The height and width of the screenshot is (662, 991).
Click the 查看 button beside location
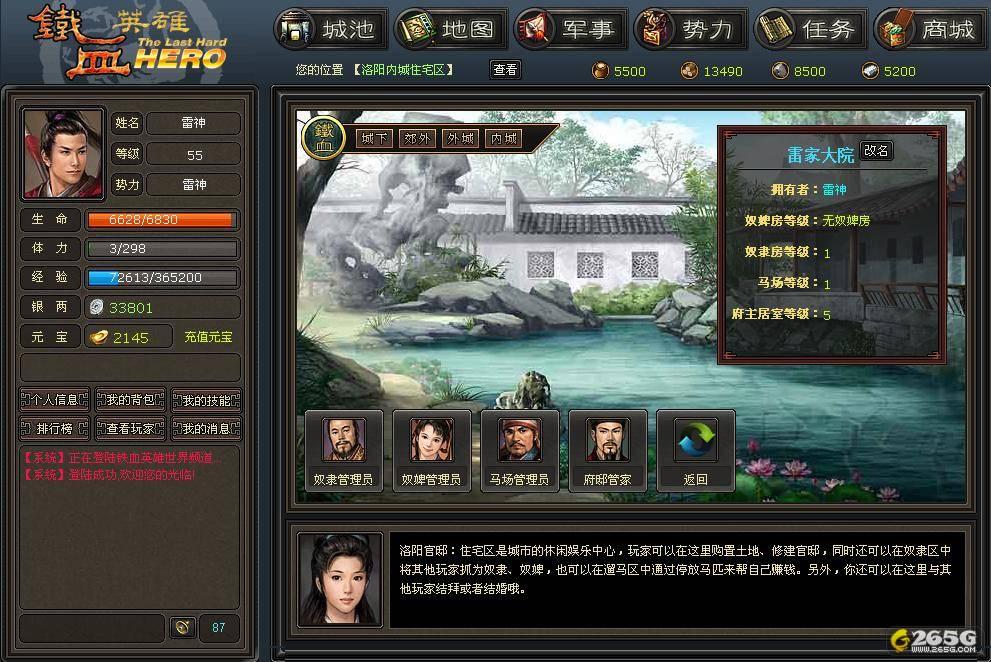(505, 70)
